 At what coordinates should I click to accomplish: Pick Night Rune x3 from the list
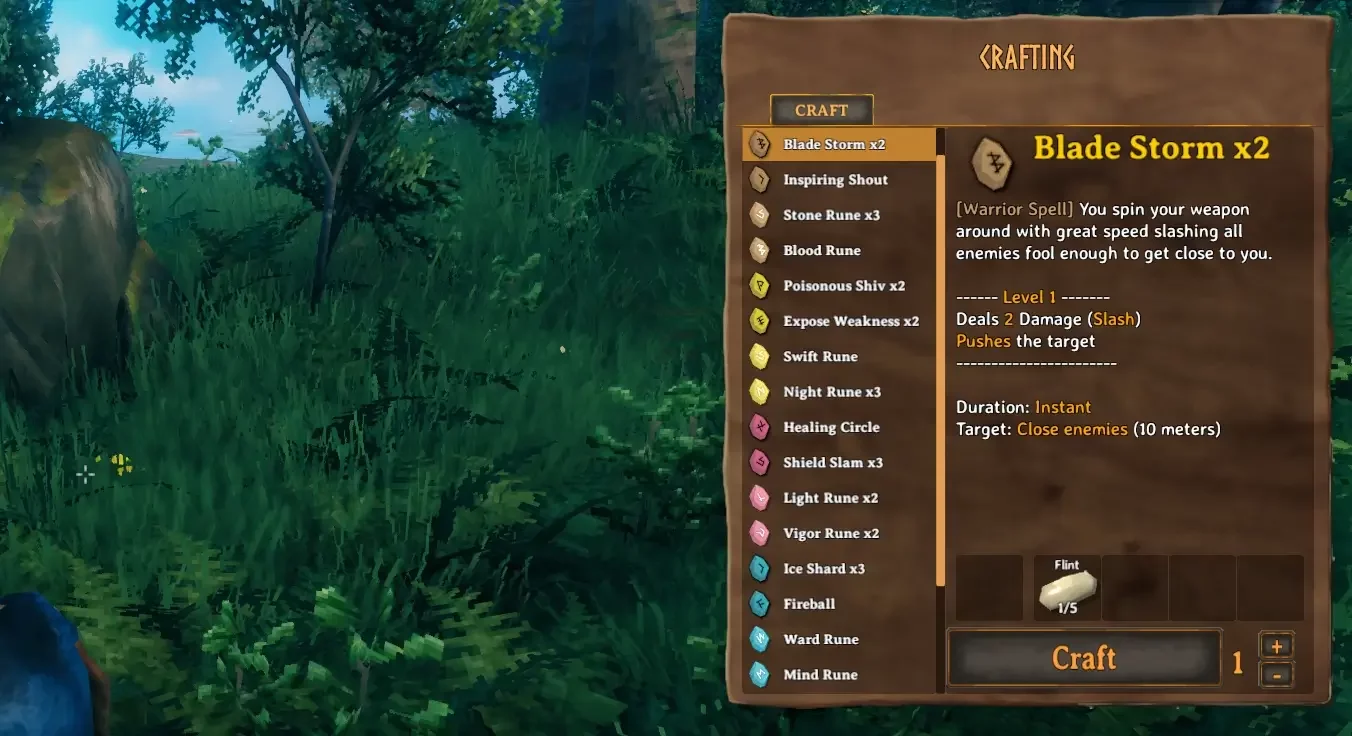(832, 392)
